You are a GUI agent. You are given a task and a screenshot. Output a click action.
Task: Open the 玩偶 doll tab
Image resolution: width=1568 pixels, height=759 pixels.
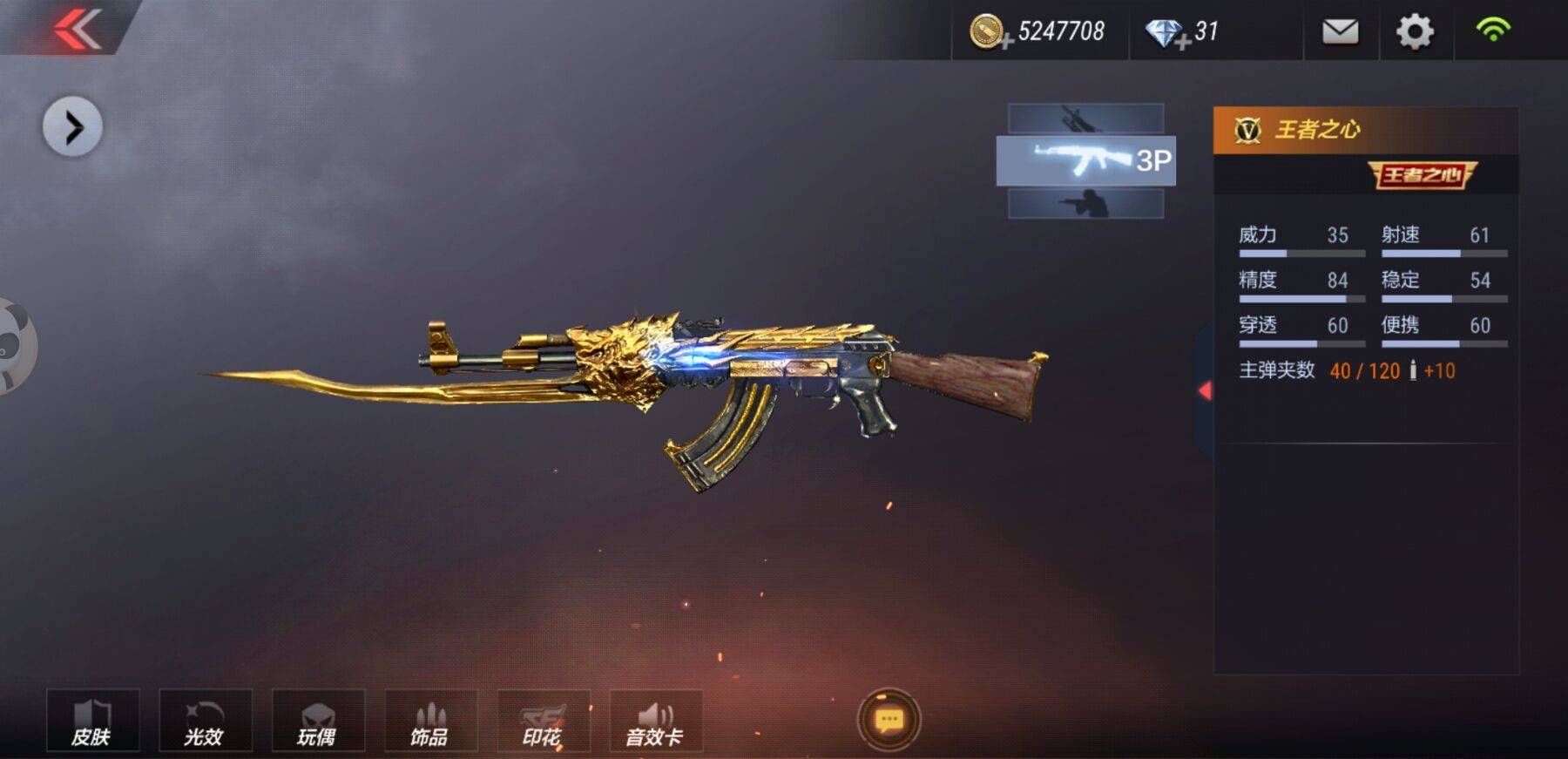(x=318, y=722)
